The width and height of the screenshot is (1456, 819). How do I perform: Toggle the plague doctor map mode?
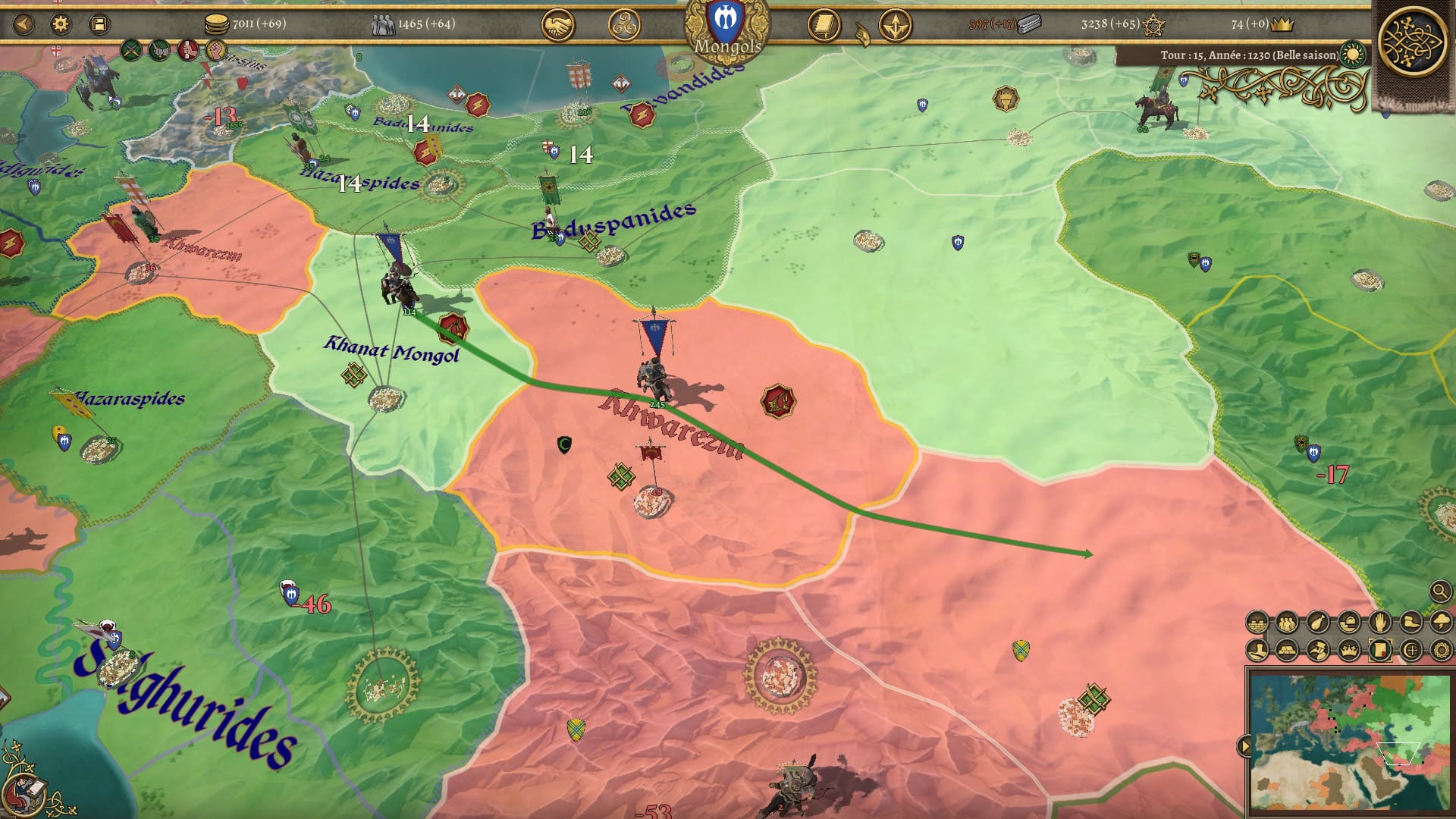(x=1318, y=650)
